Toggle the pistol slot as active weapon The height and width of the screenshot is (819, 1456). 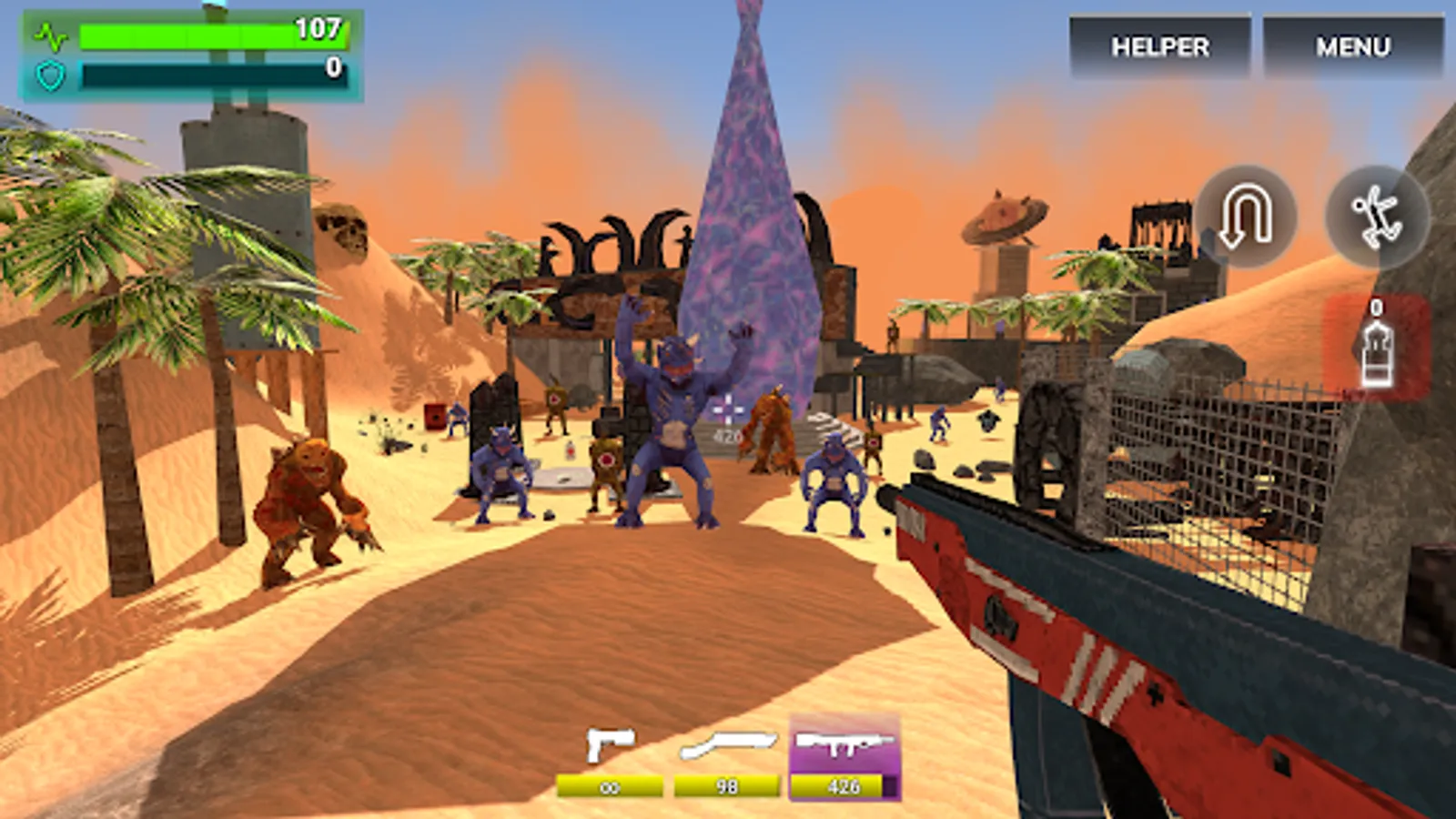[612, 748]
